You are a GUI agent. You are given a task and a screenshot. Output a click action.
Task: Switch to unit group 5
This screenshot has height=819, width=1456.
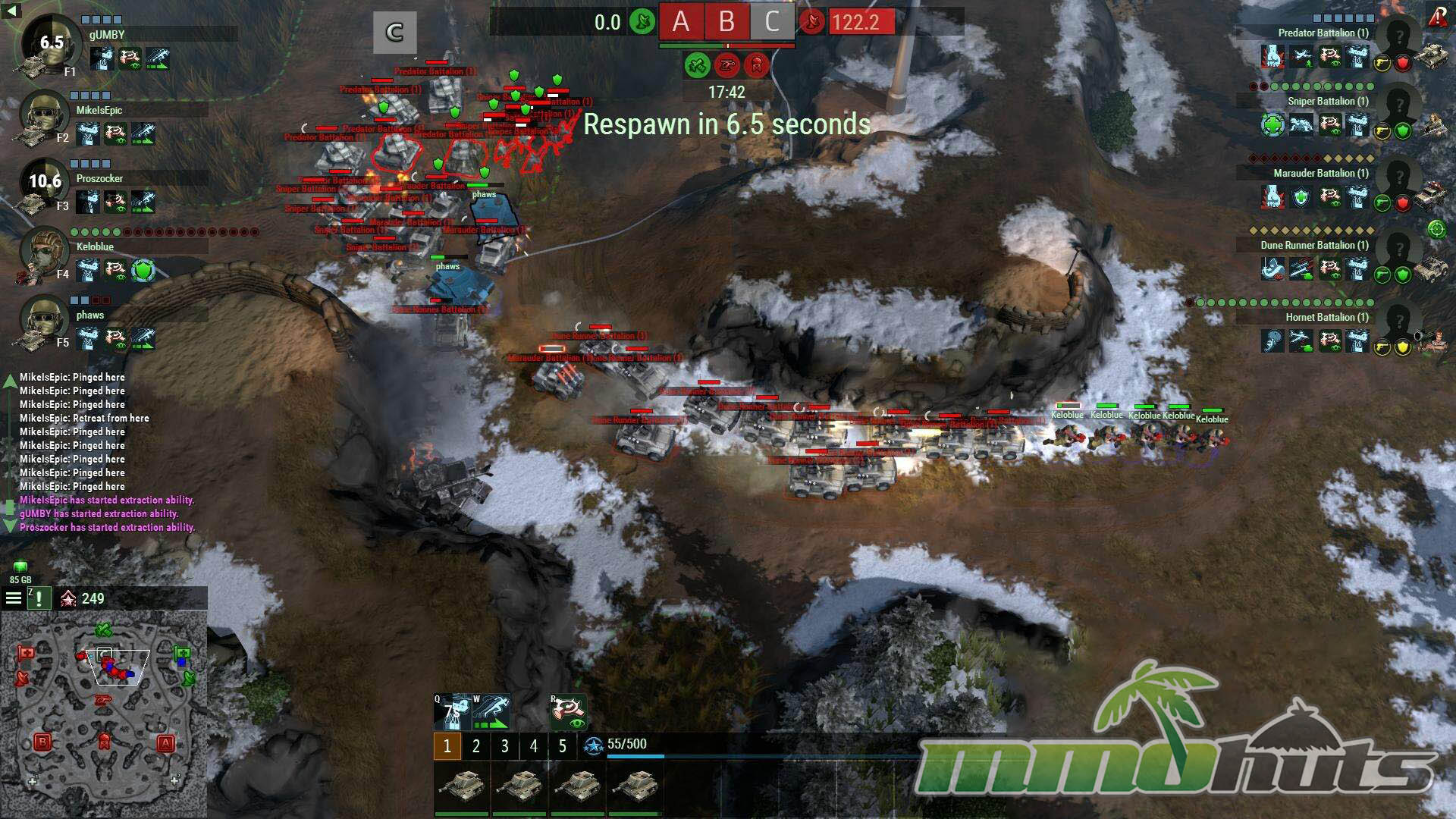click(x=562, y=746)
